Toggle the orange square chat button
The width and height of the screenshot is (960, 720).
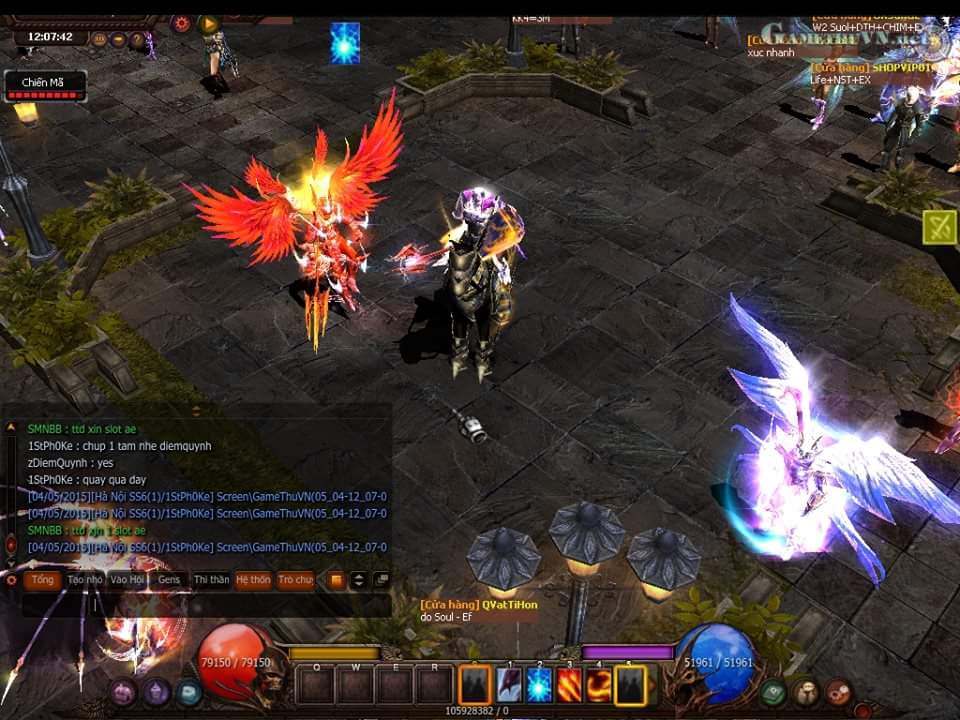(x=336, y=580)
